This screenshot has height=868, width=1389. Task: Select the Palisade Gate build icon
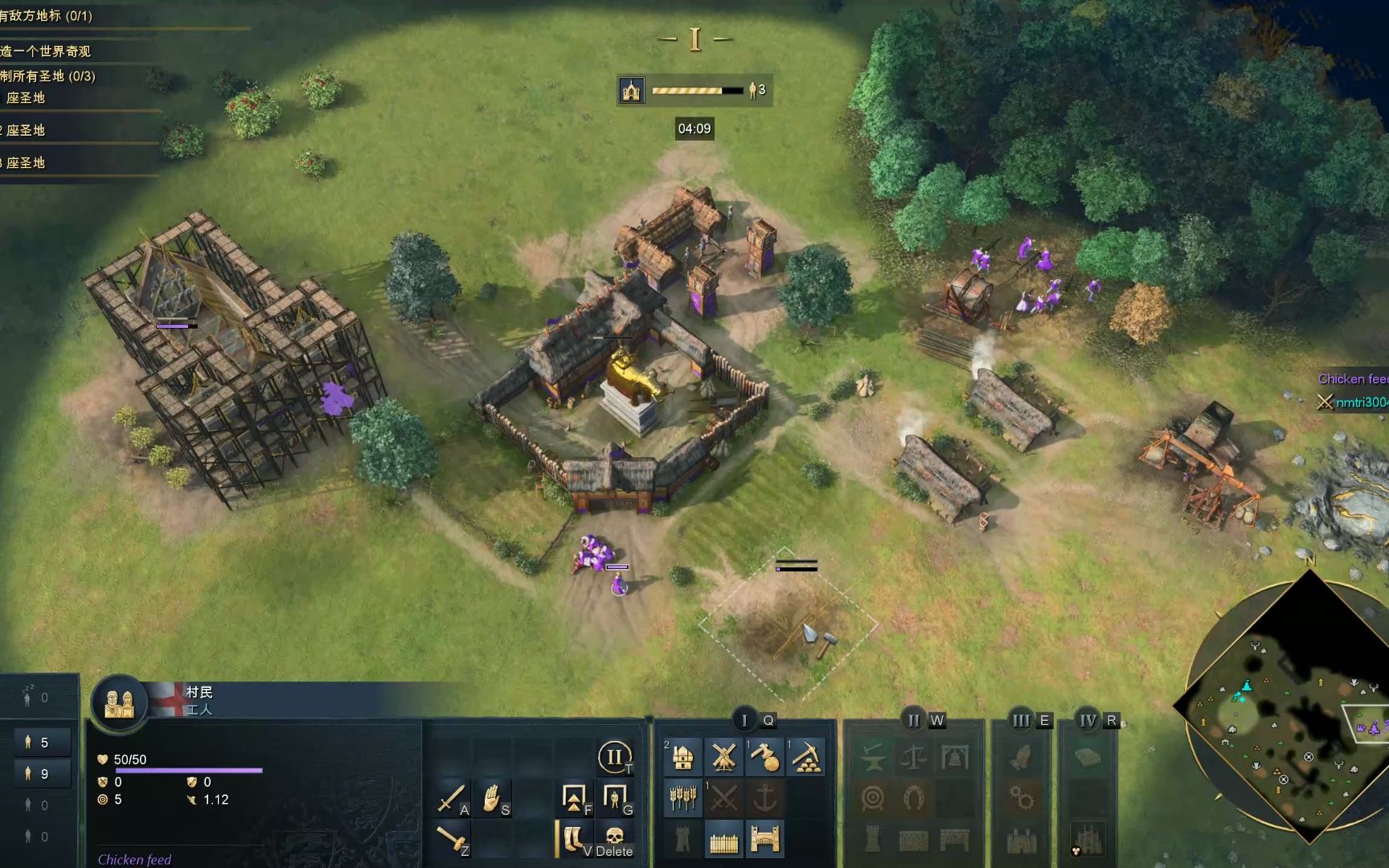point(764,840)
